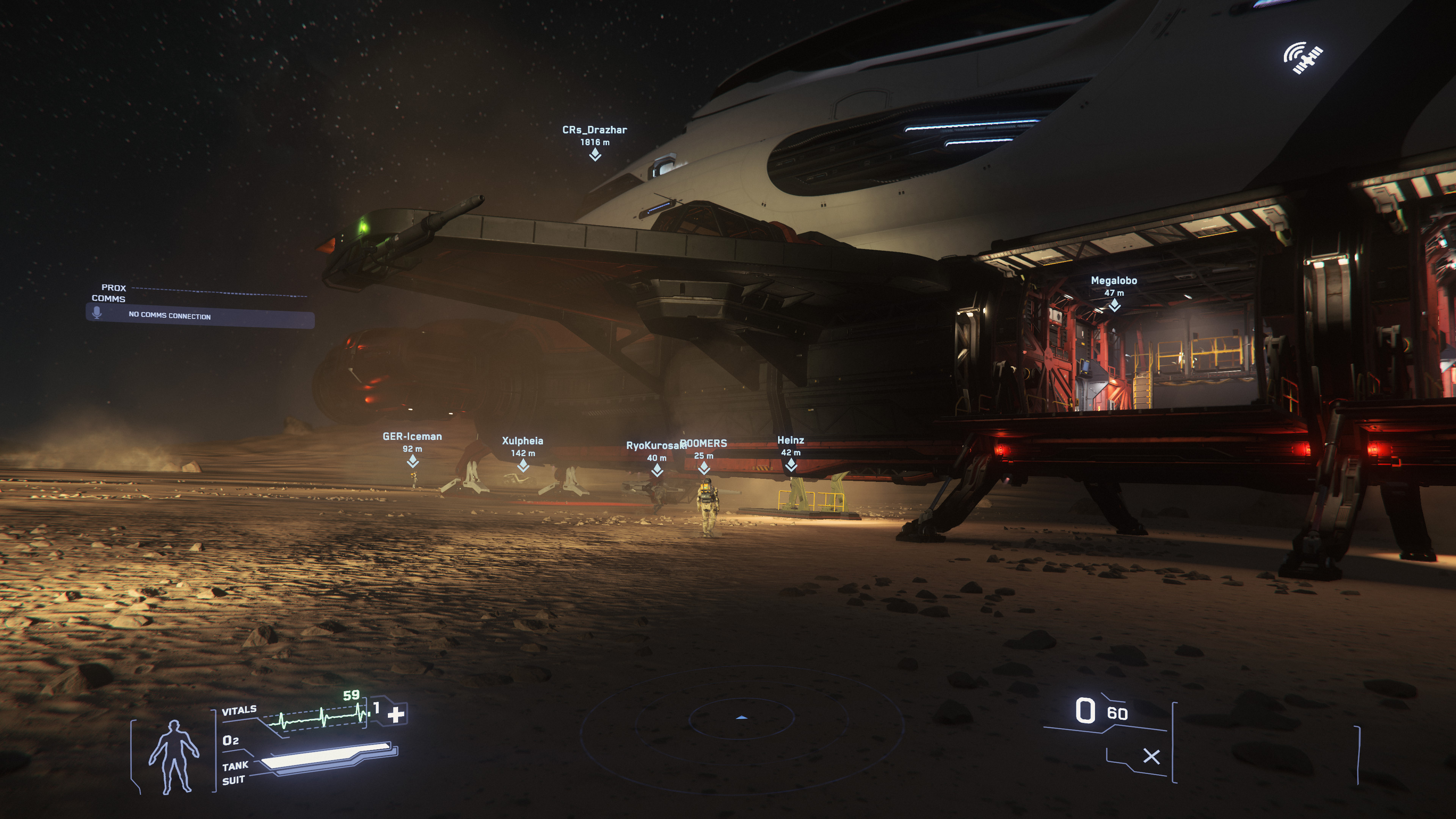
Task: Click the compass marker at screen center bottom
Action: (x=741, y=717)
